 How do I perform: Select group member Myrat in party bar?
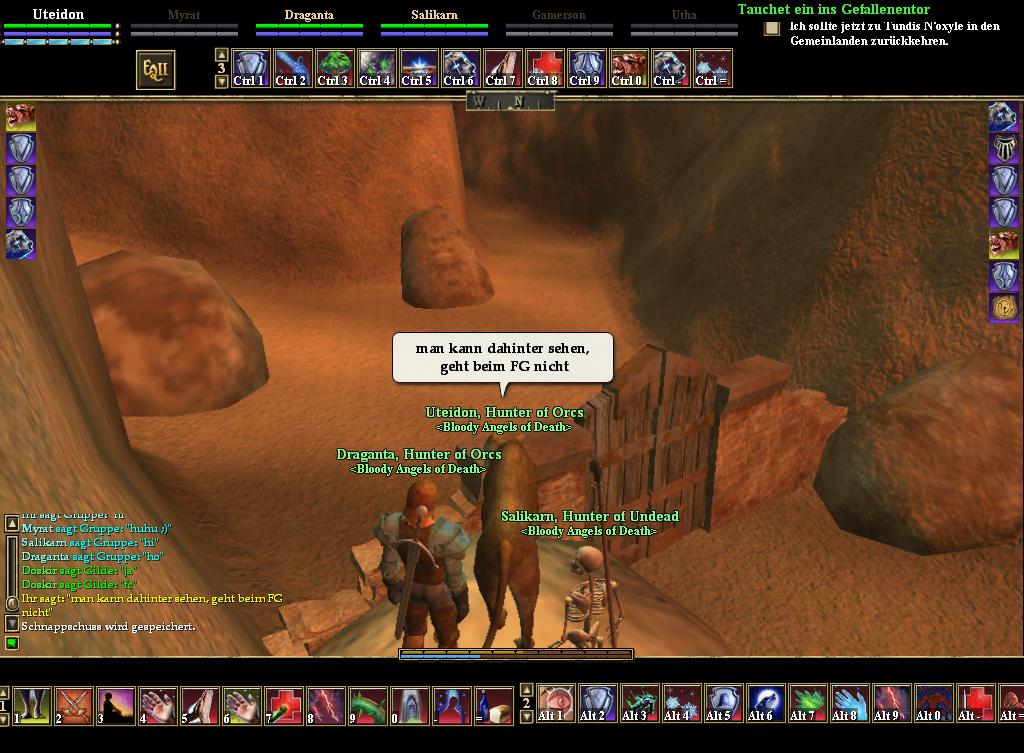click(x=184, y=15)
